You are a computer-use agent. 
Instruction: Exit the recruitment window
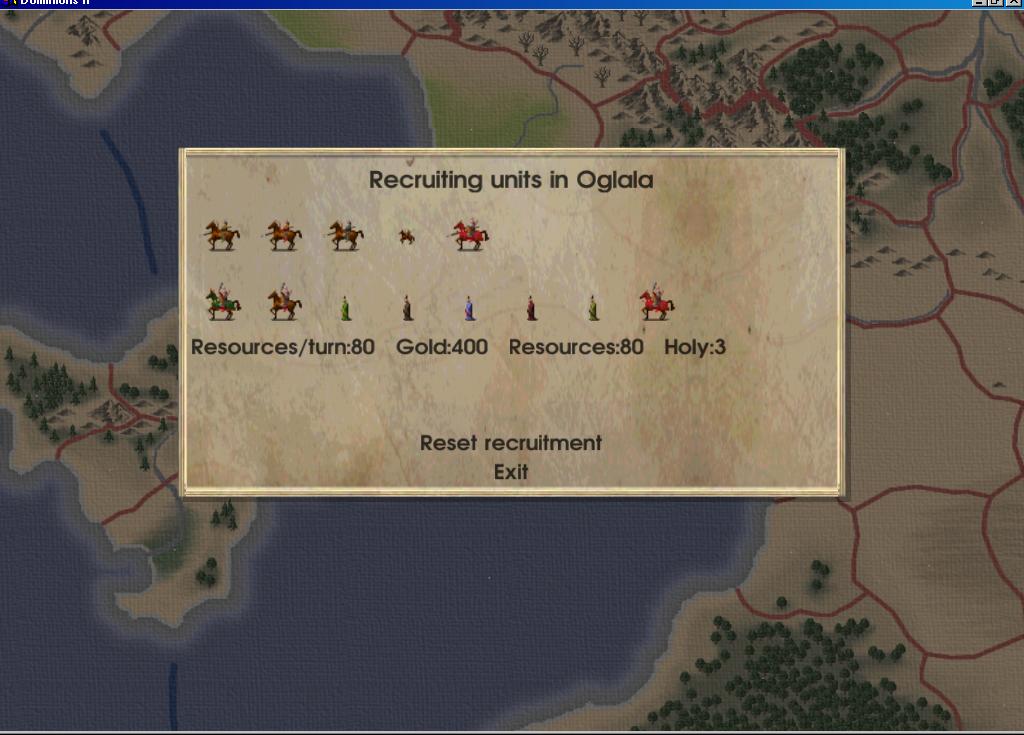point(510,472)
